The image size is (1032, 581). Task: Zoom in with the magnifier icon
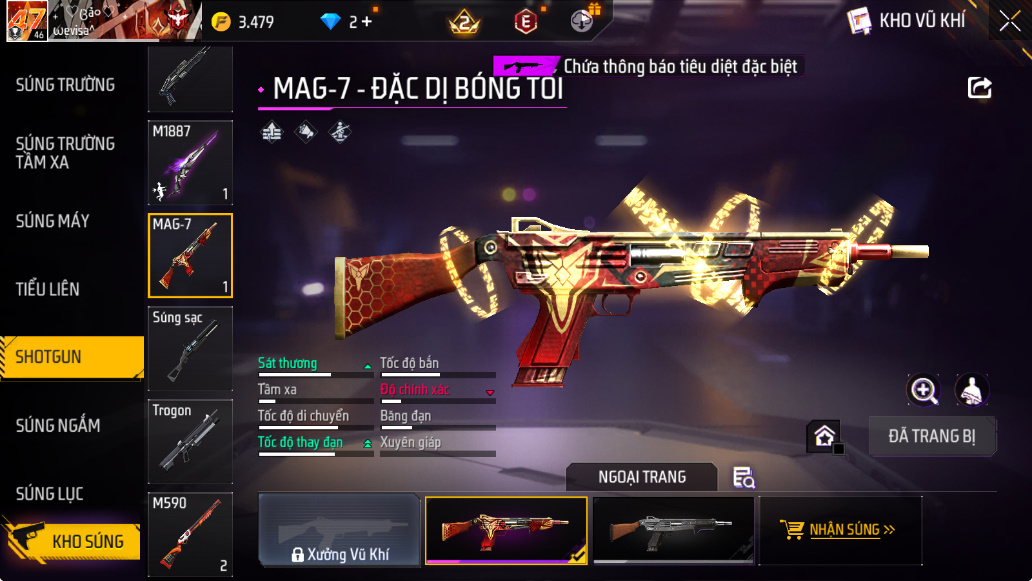(x=923, y=391)
